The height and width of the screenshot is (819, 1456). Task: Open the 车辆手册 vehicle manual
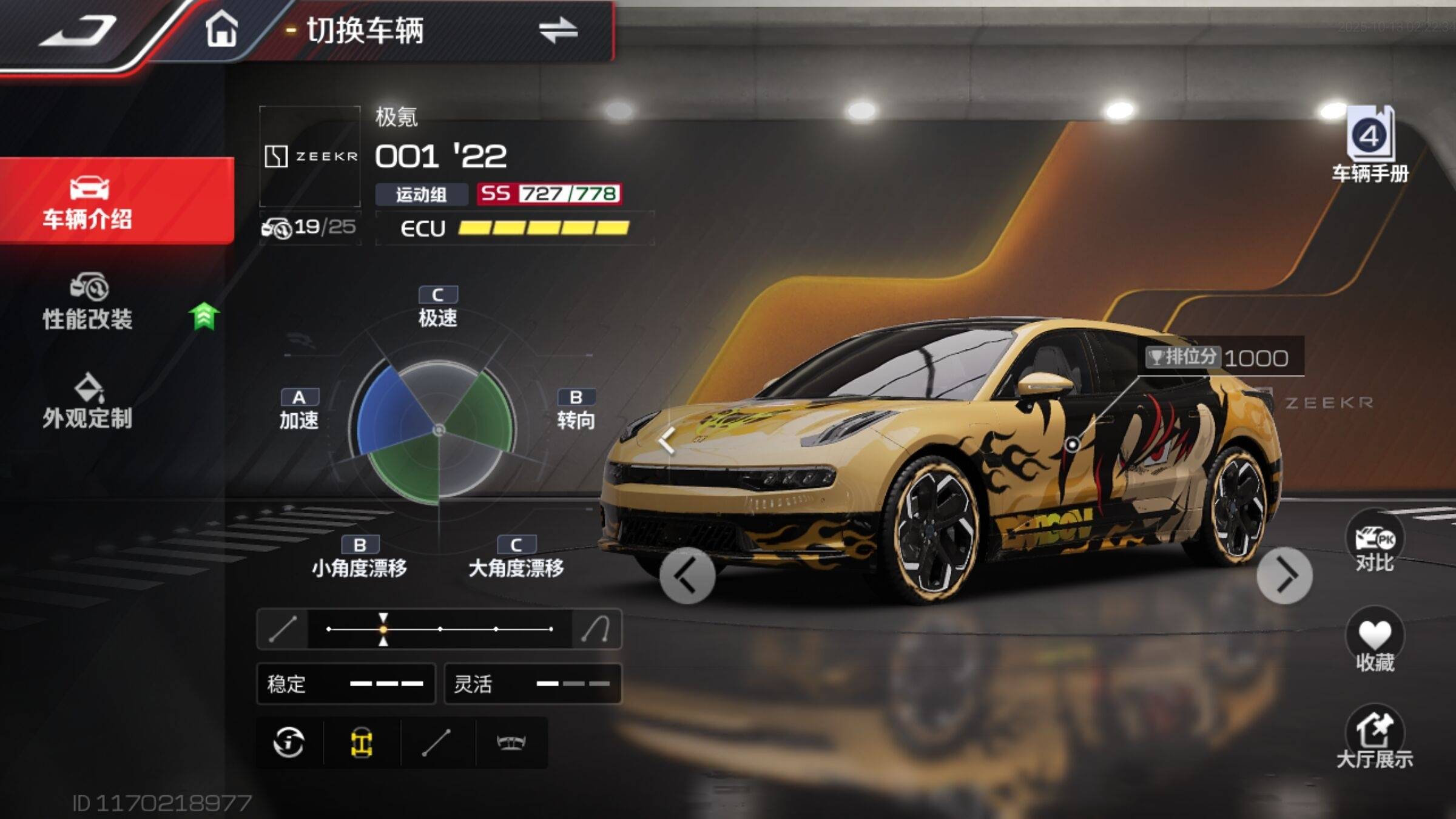click(1370, 146)
